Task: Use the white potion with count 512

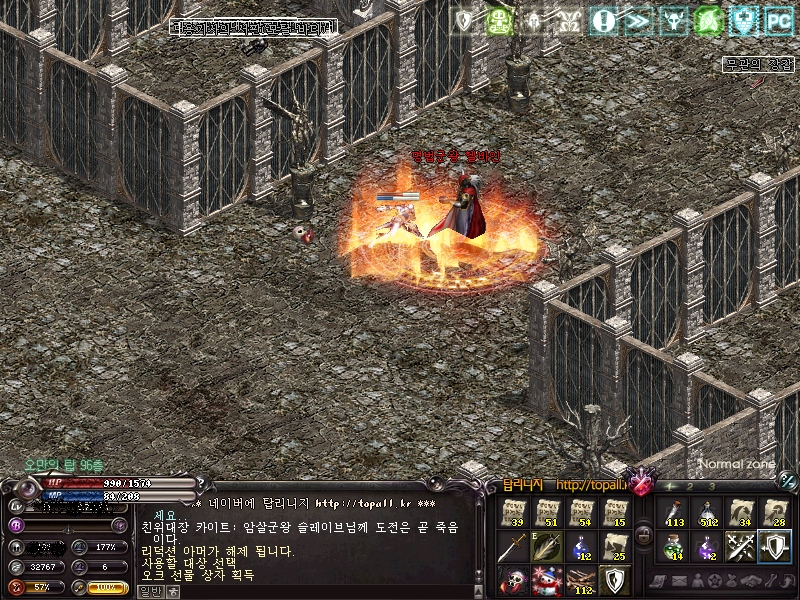Action: 706,513
